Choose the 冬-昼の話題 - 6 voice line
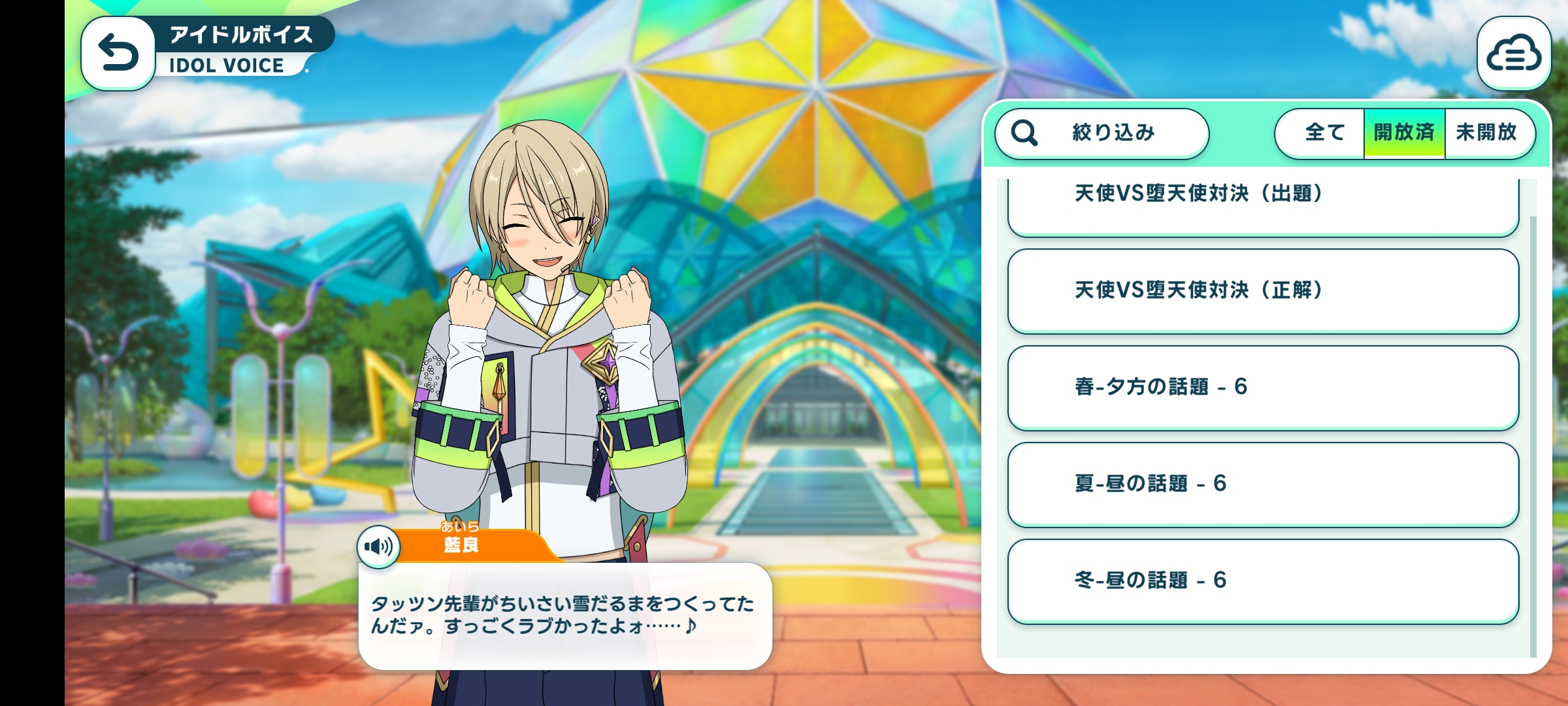Screen dimensions: 1568x706 pos(1262,580)
